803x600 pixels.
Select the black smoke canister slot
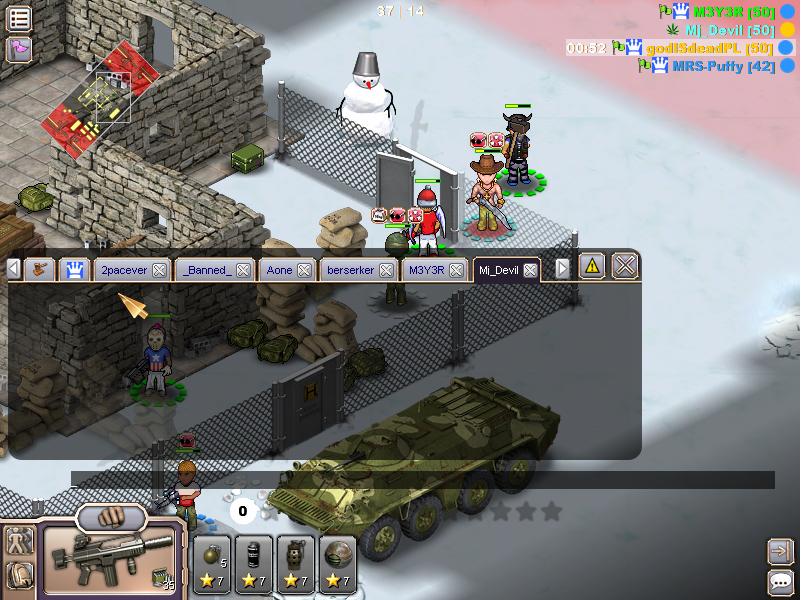pyautogui.click(x=254, y=563)
